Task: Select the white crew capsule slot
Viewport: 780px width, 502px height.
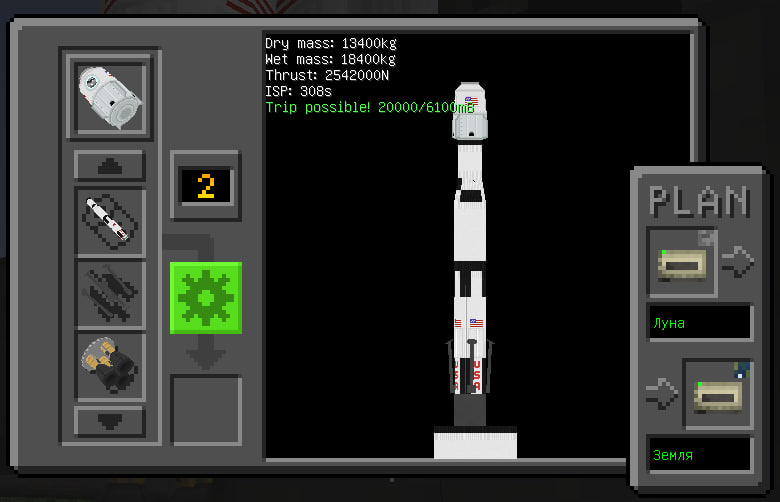Action: click(x=109, y=96)
